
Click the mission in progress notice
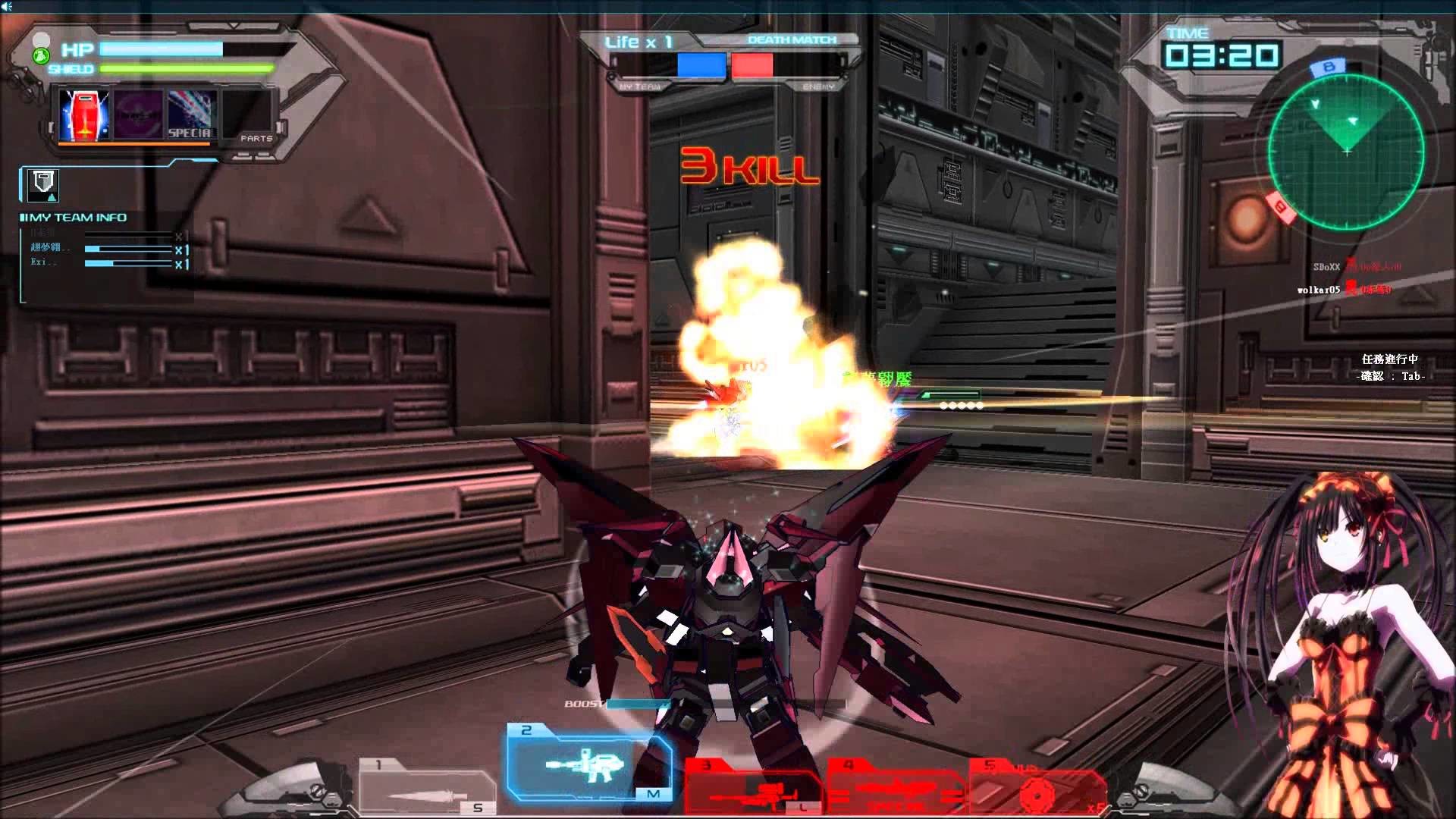coord(1390,367)
